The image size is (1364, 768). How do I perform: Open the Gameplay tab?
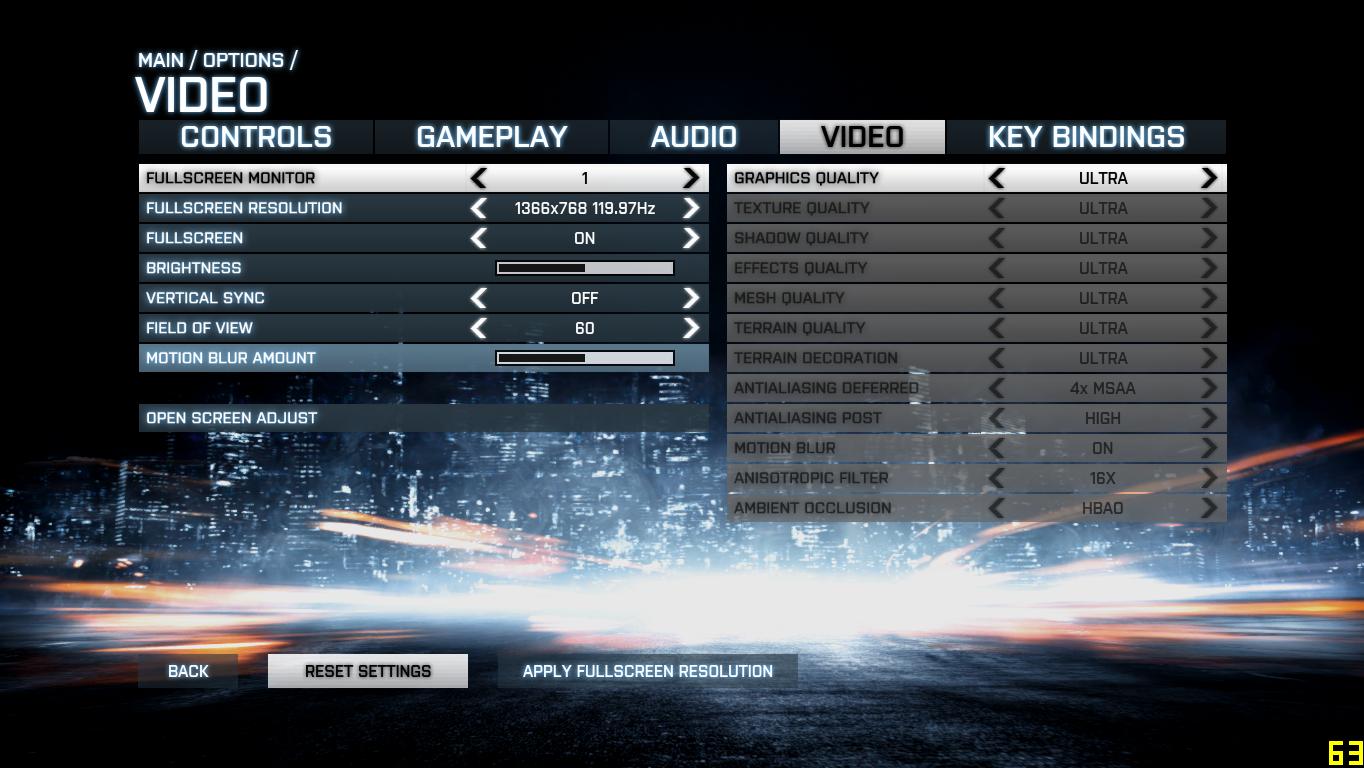pyautogui.click(x=491, y=137)
